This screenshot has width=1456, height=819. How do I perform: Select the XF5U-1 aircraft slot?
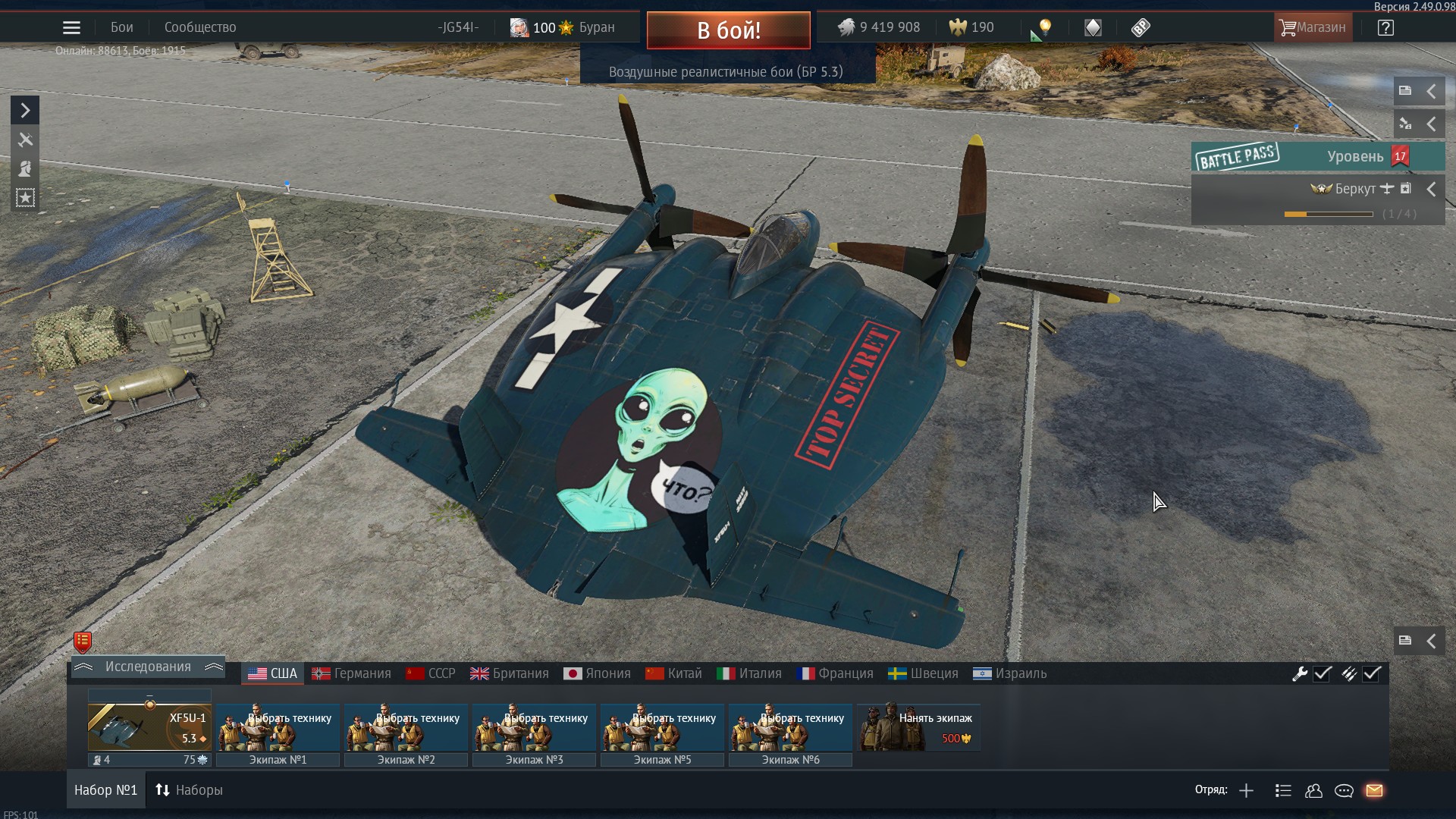(x=149, y=726)
